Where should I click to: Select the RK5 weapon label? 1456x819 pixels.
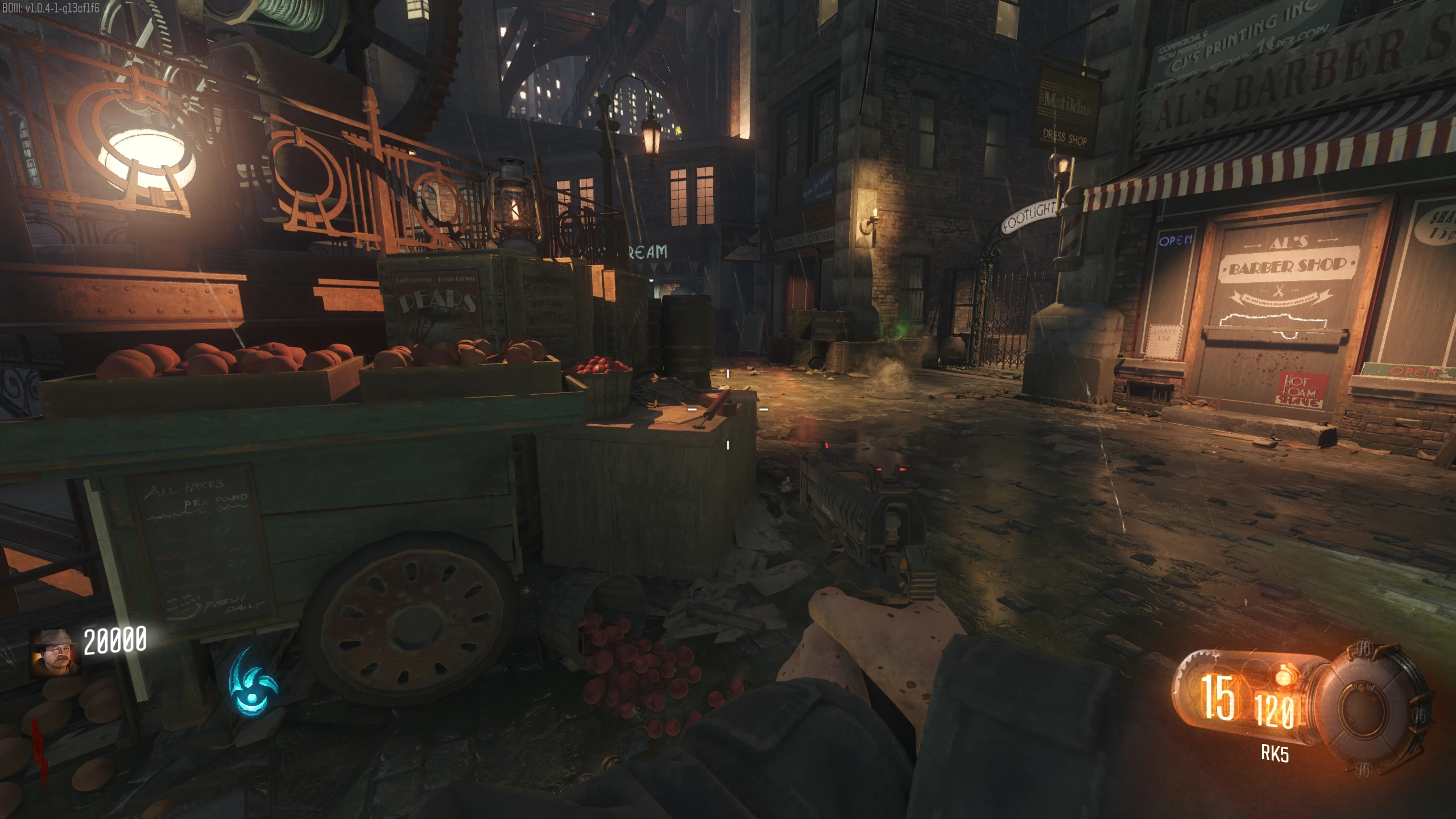1275,754
